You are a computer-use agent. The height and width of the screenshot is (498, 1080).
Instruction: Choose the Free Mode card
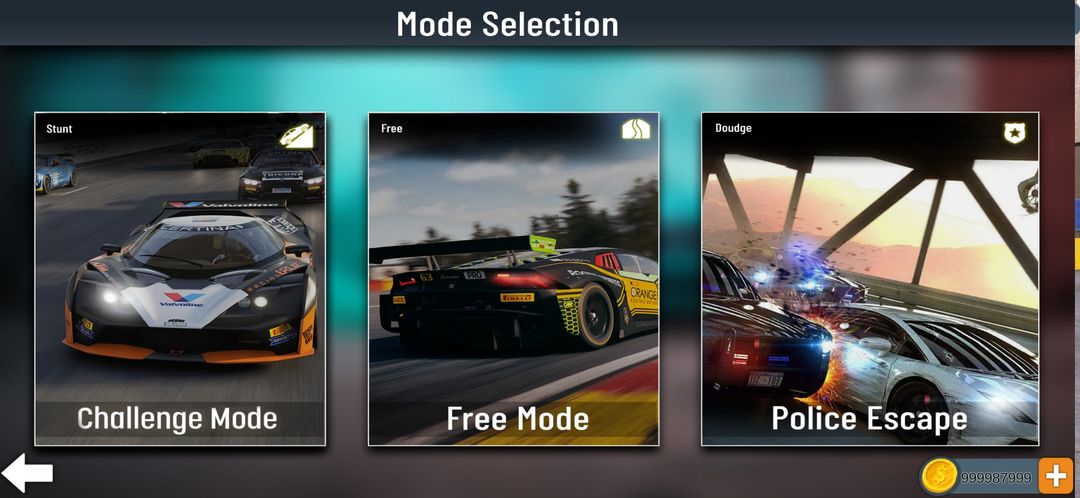[x=514, y=279]
